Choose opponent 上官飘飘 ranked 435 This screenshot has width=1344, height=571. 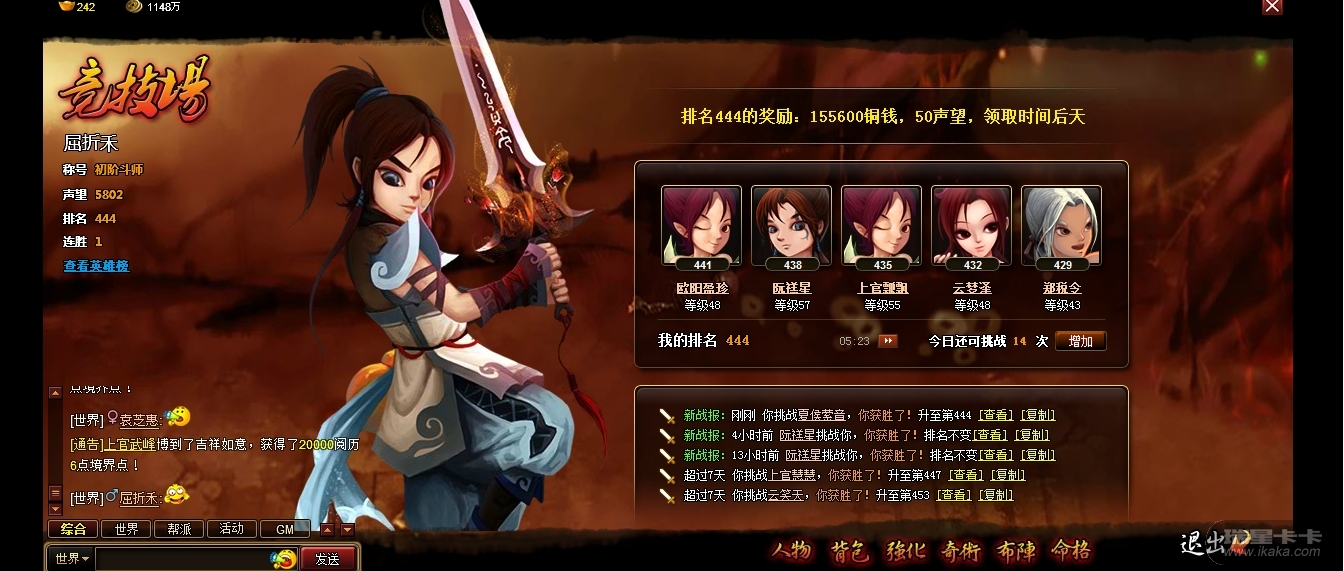coord(881,227)
